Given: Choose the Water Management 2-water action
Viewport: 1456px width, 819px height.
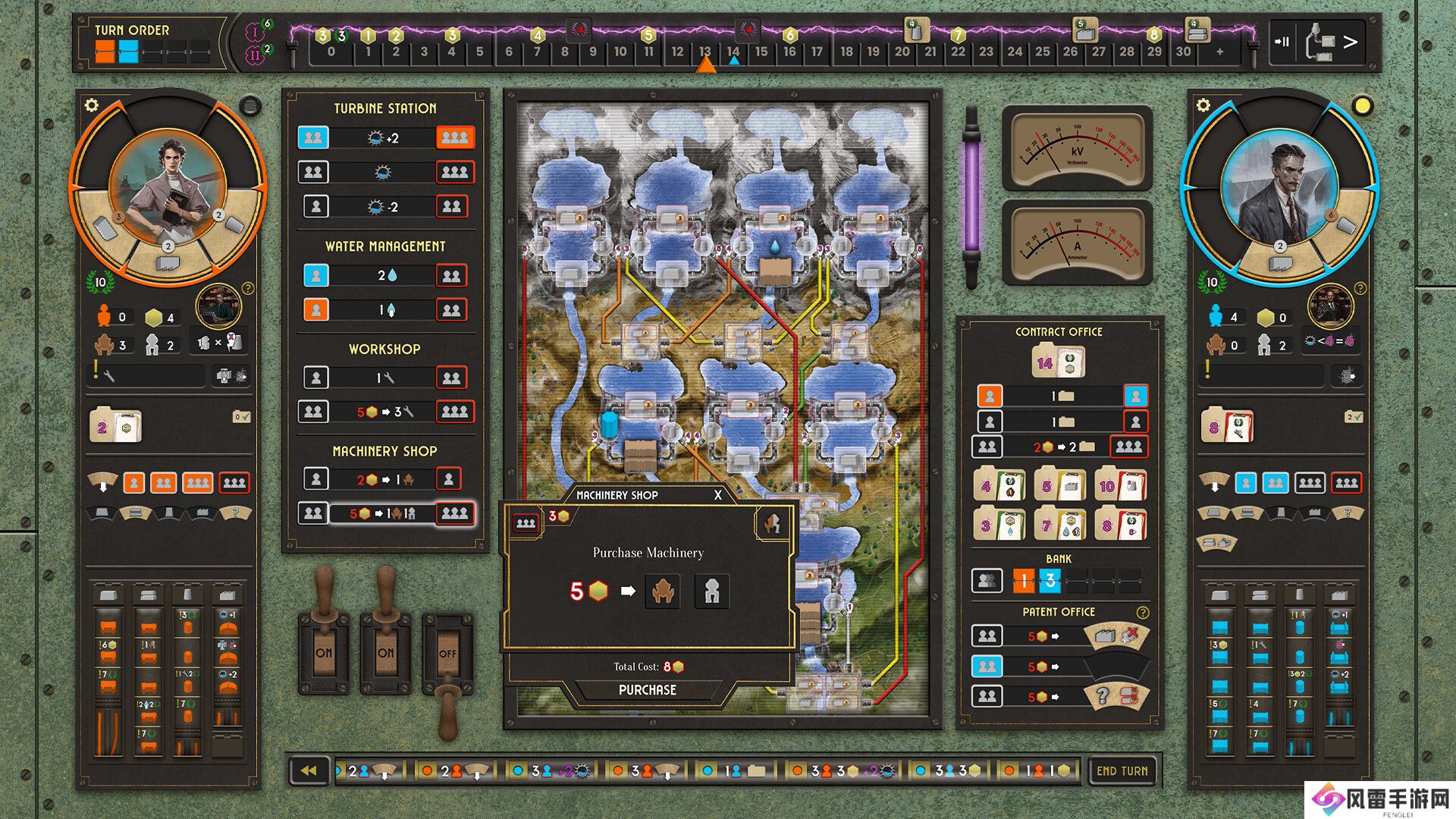Looking at the screenshot, I should pos(384,275).
